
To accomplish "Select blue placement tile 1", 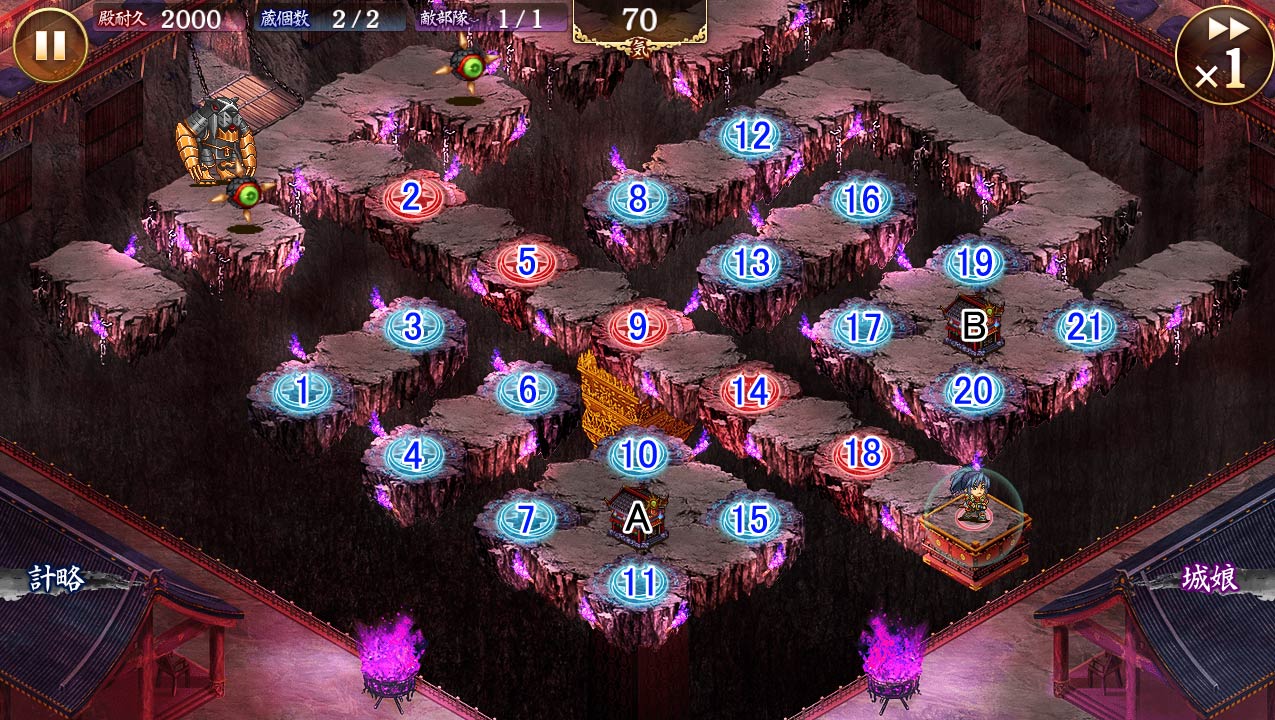I will click(x=302, y=390).
